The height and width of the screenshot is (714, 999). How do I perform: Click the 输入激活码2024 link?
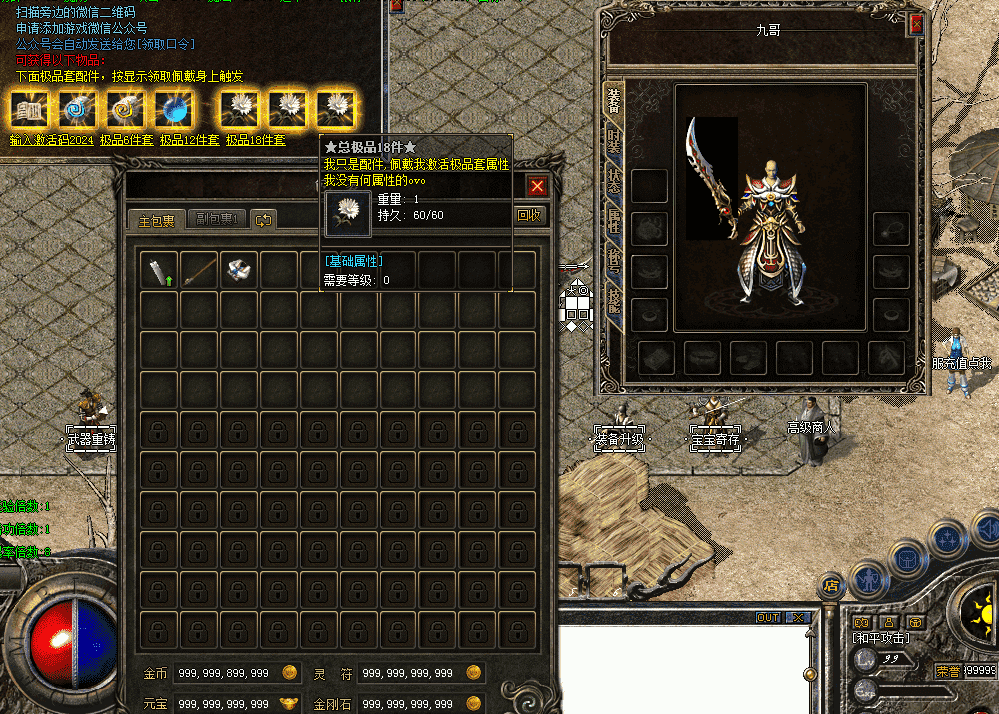[x=51, y=140]
